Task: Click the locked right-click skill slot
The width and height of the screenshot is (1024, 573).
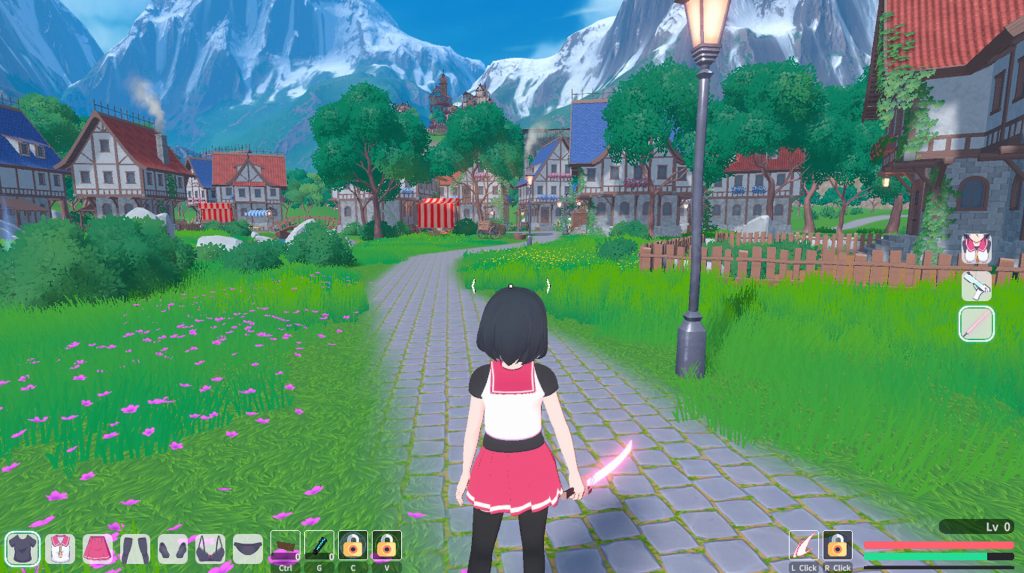Action: click(x=838, y=546)
